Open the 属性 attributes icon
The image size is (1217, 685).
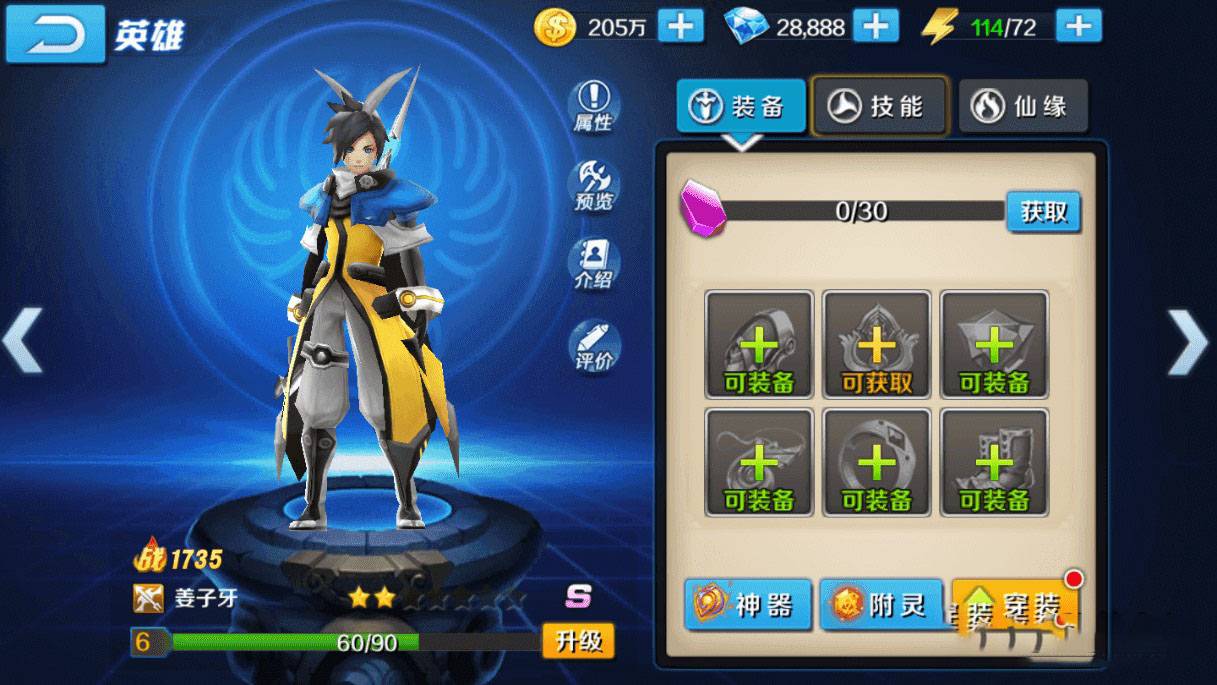594,106
